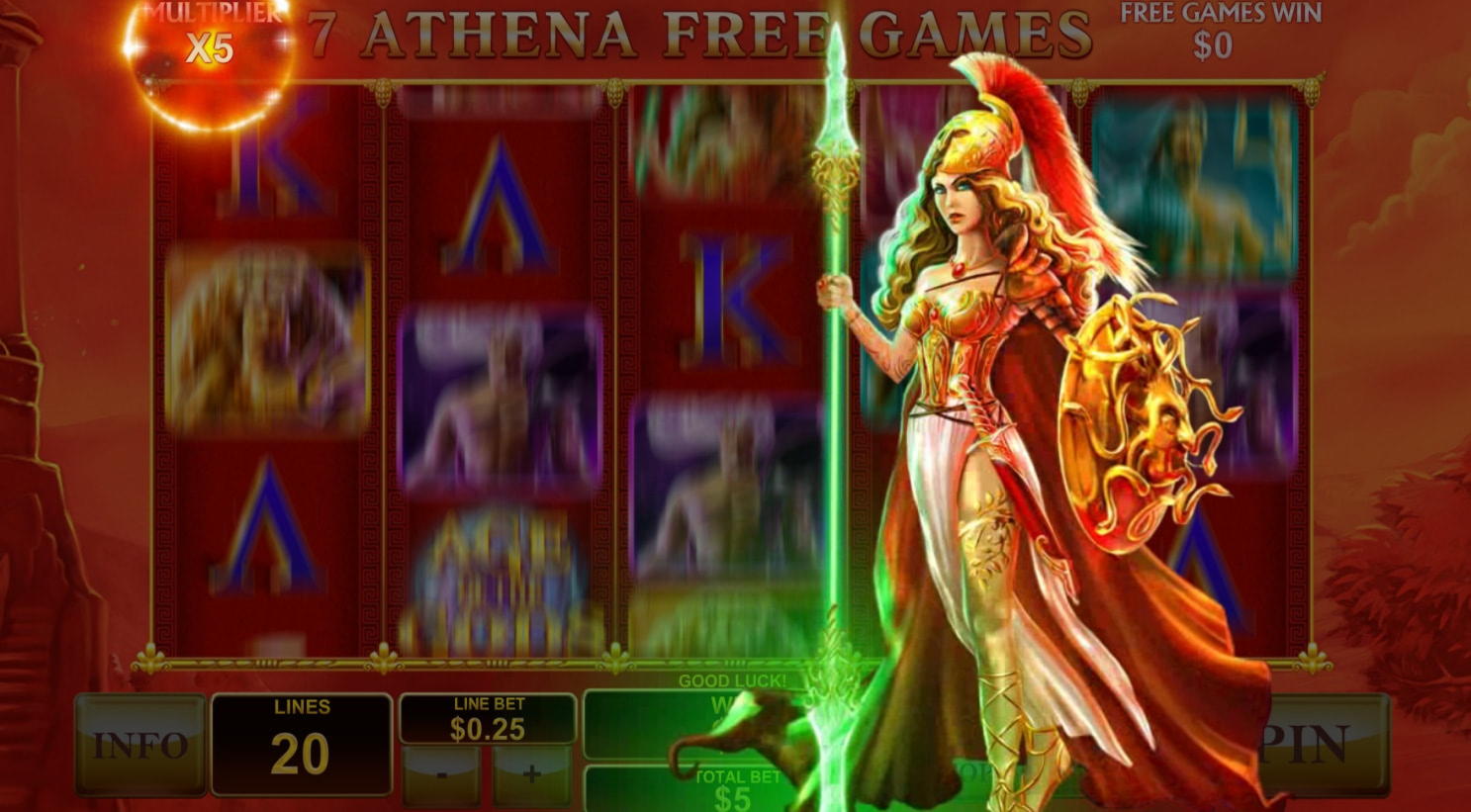Increase line bet with plus button
Screen dimensions: 1471x812
(531, 772)
